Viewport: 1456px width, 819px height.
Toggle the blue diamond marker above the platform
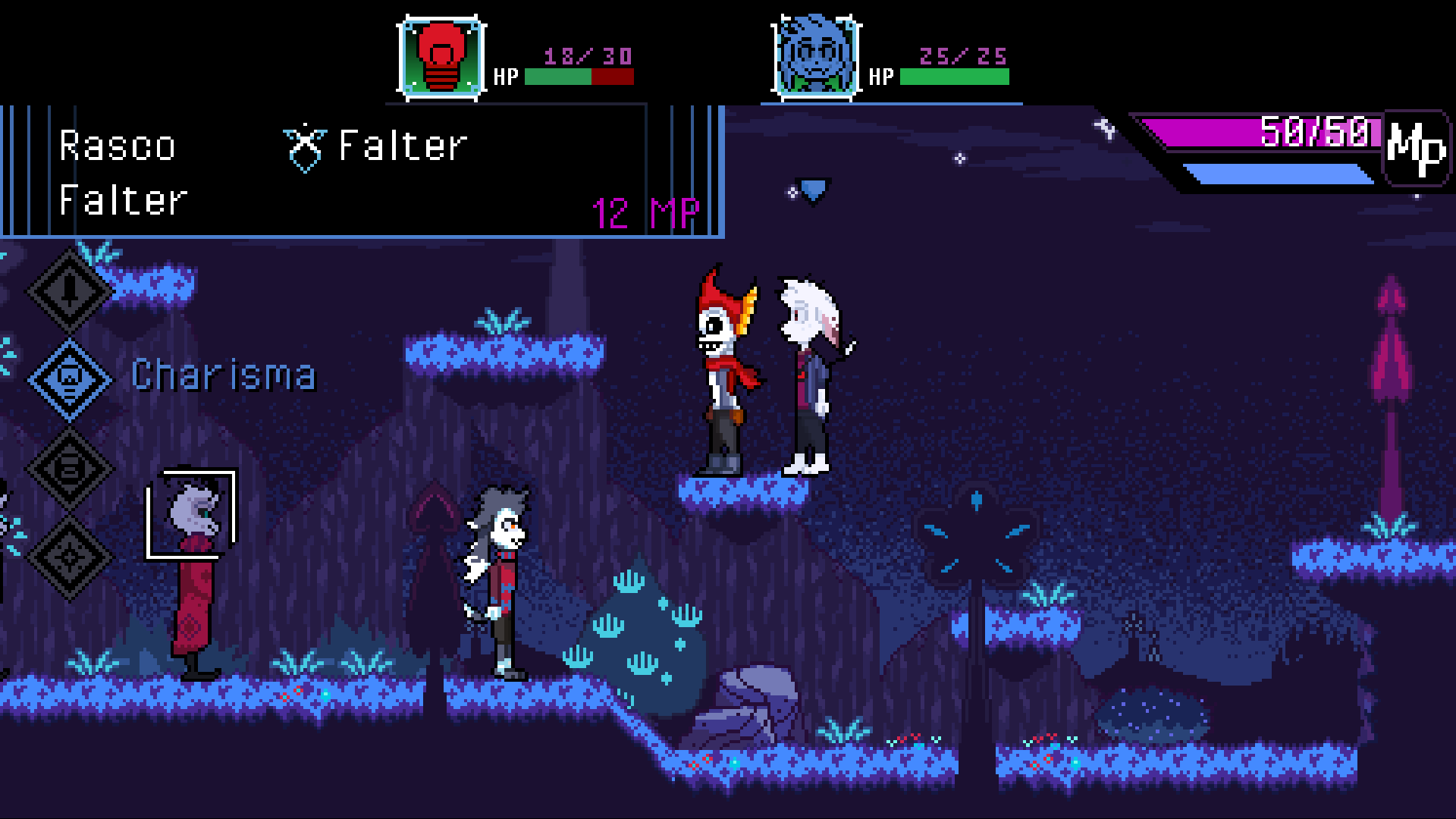812,190
